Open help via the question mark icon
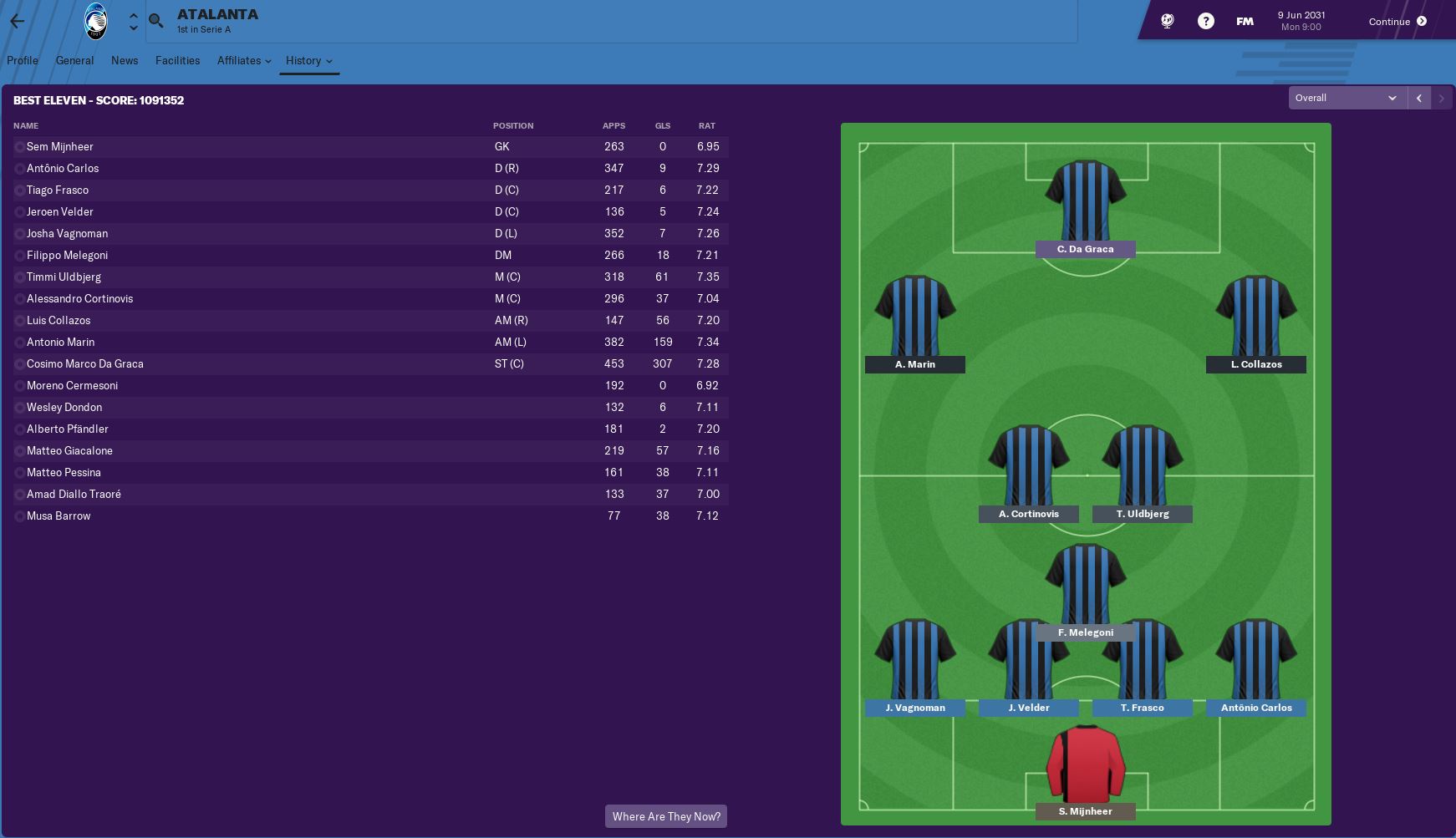 (1205, 21)
